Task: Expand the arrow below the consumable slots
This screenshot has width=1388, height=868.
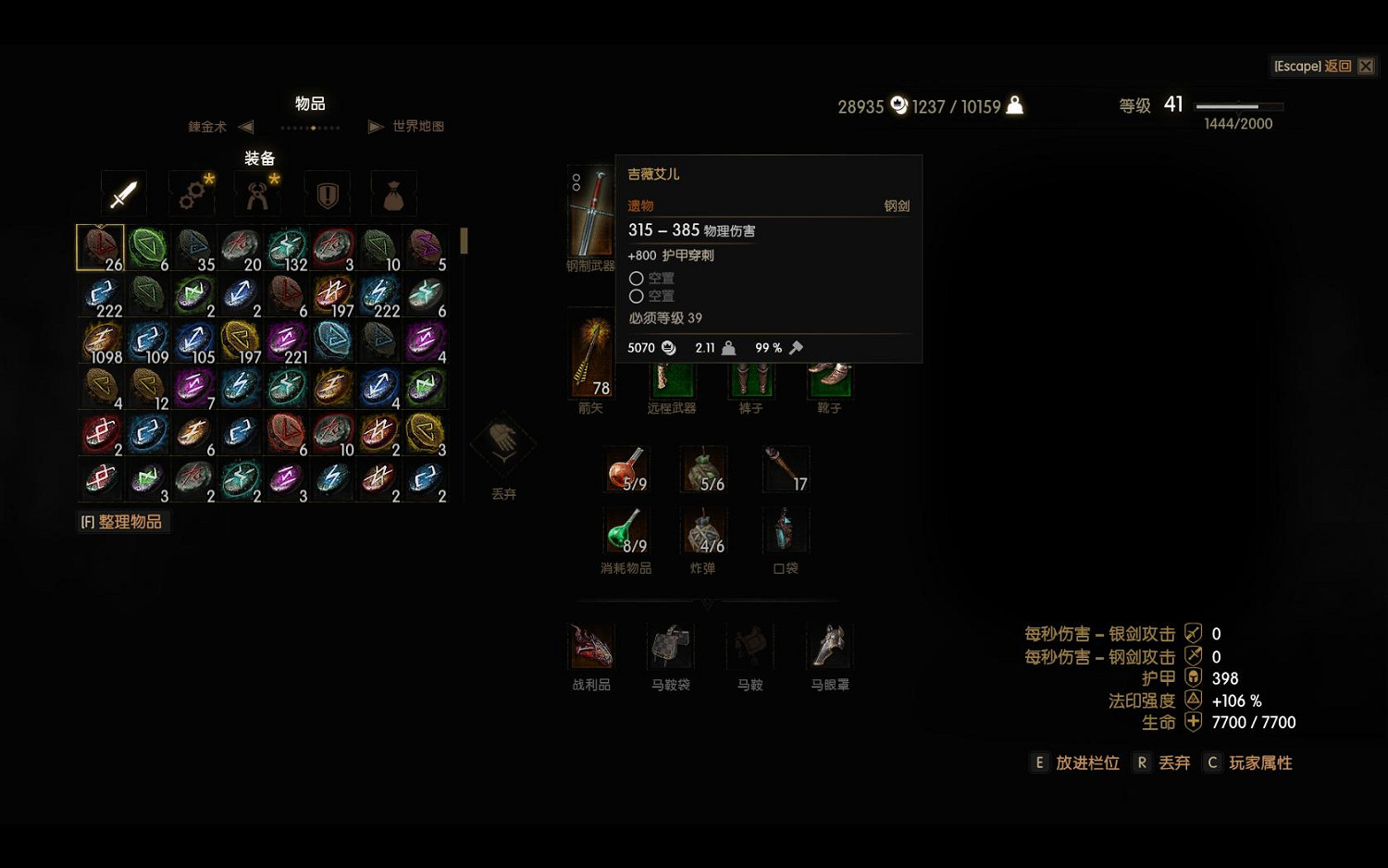Action: [708, 604]
